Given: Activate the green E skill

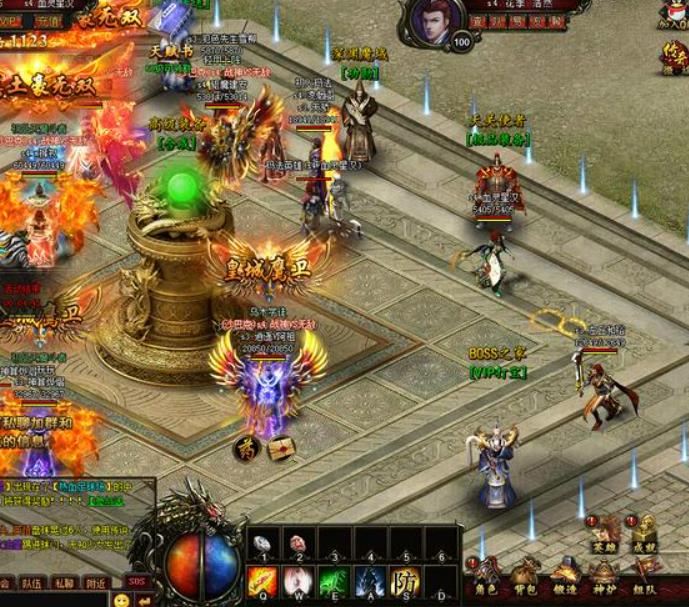Looking at the screenshot, I should tap(334, 580).
